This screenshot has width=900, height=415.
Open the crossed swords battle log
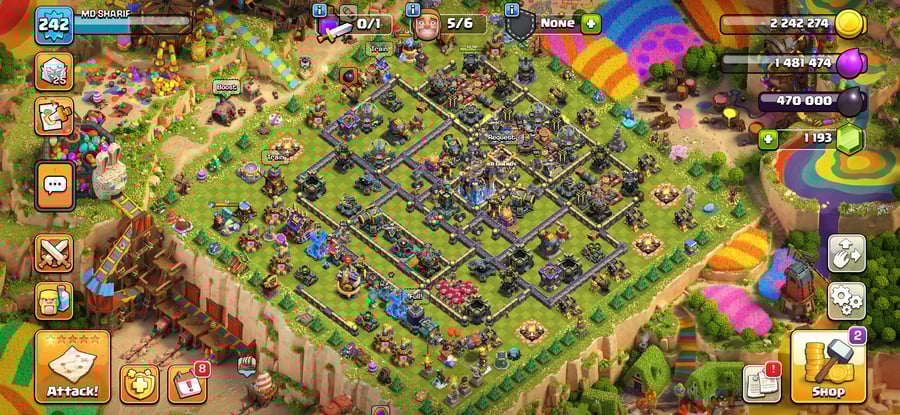(54, 253)
